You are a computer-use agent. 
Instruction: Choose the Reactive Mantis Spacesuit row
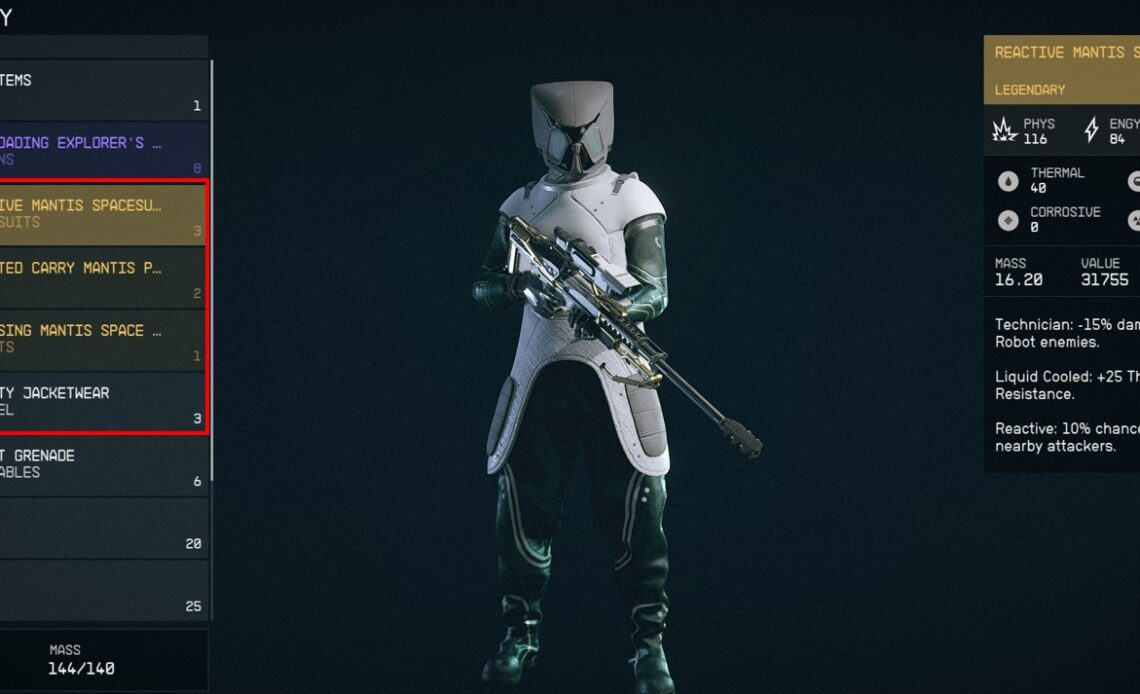(100, 214)
